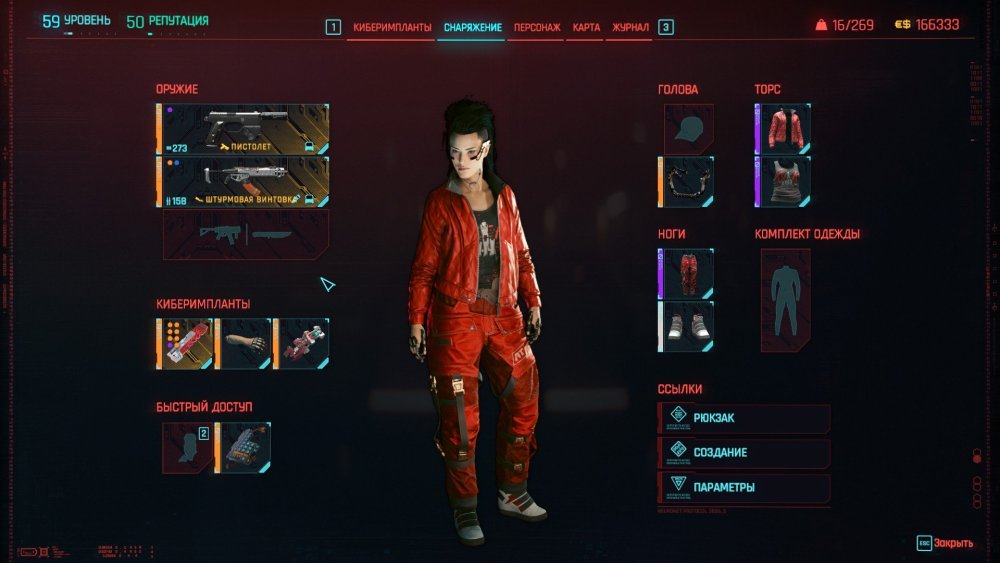Select the arm cyberware implant slot
The width and height of the screenshot is (1000, 563).
(244, 343)
